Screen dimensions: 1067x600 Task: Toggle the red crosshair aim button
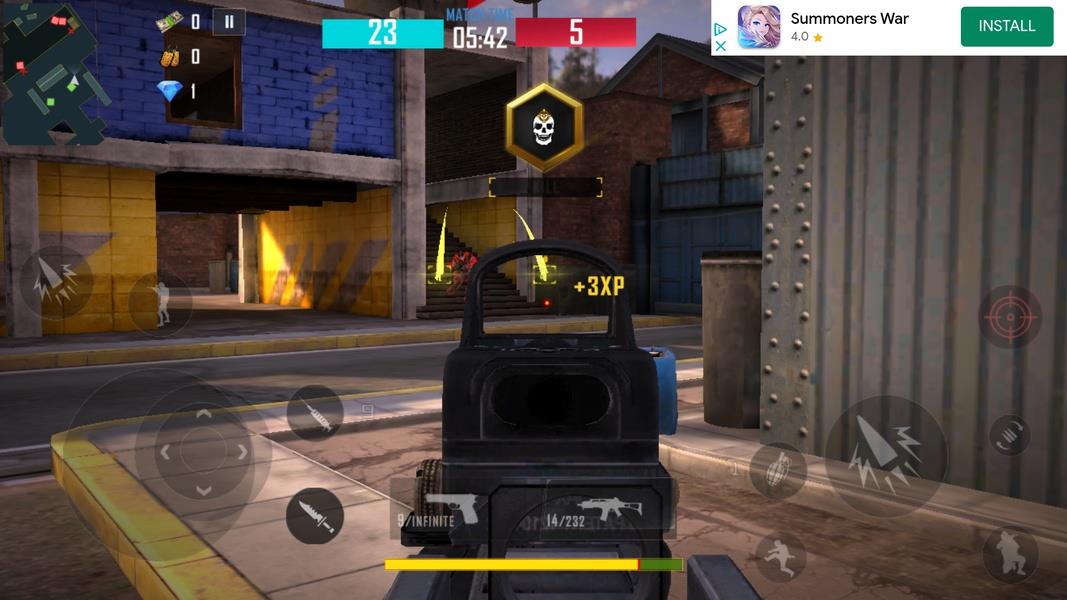[x=1009, y=316]
